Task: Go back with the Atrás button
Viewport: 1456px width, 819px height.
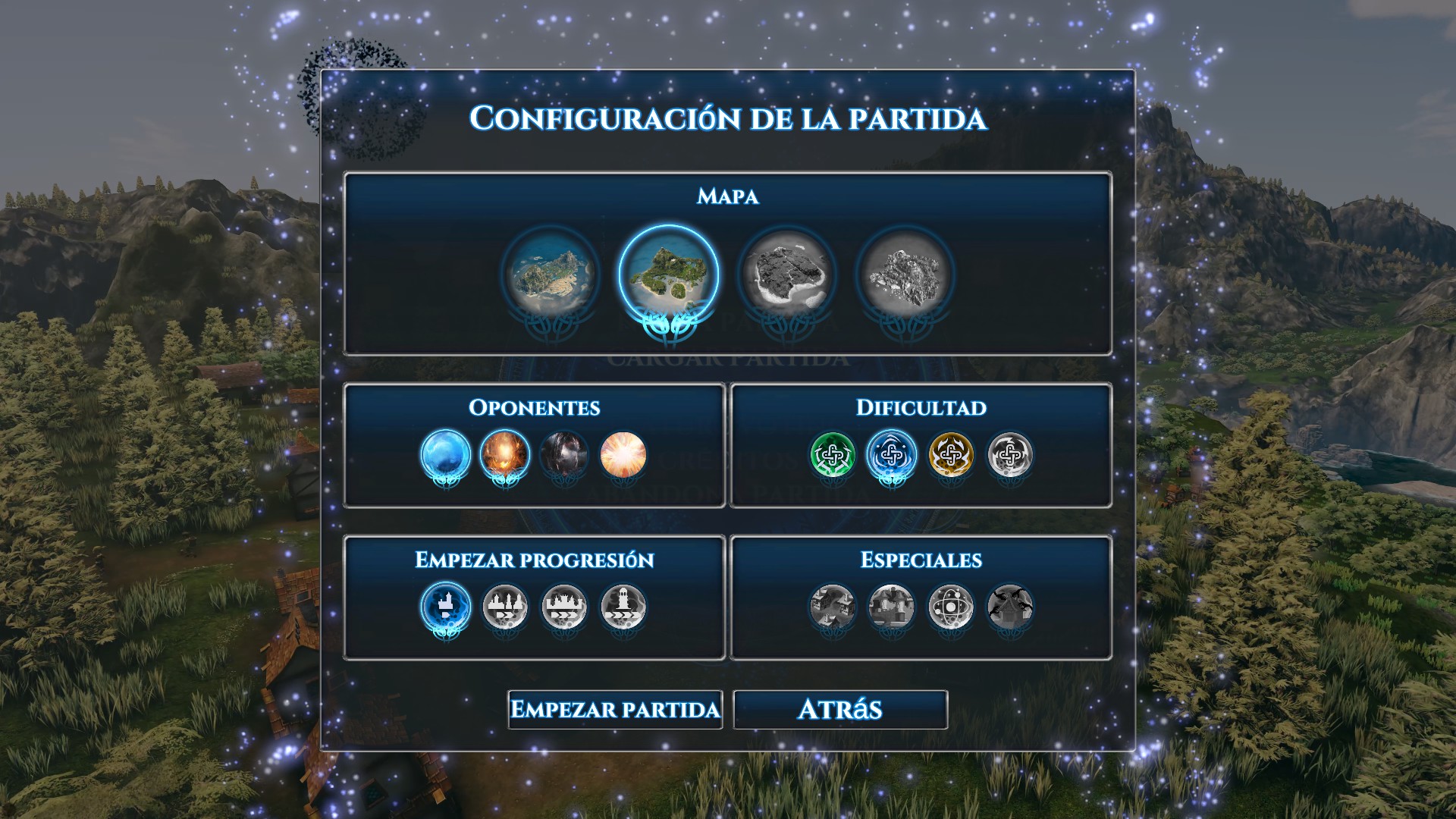Action: pos(840,710)
